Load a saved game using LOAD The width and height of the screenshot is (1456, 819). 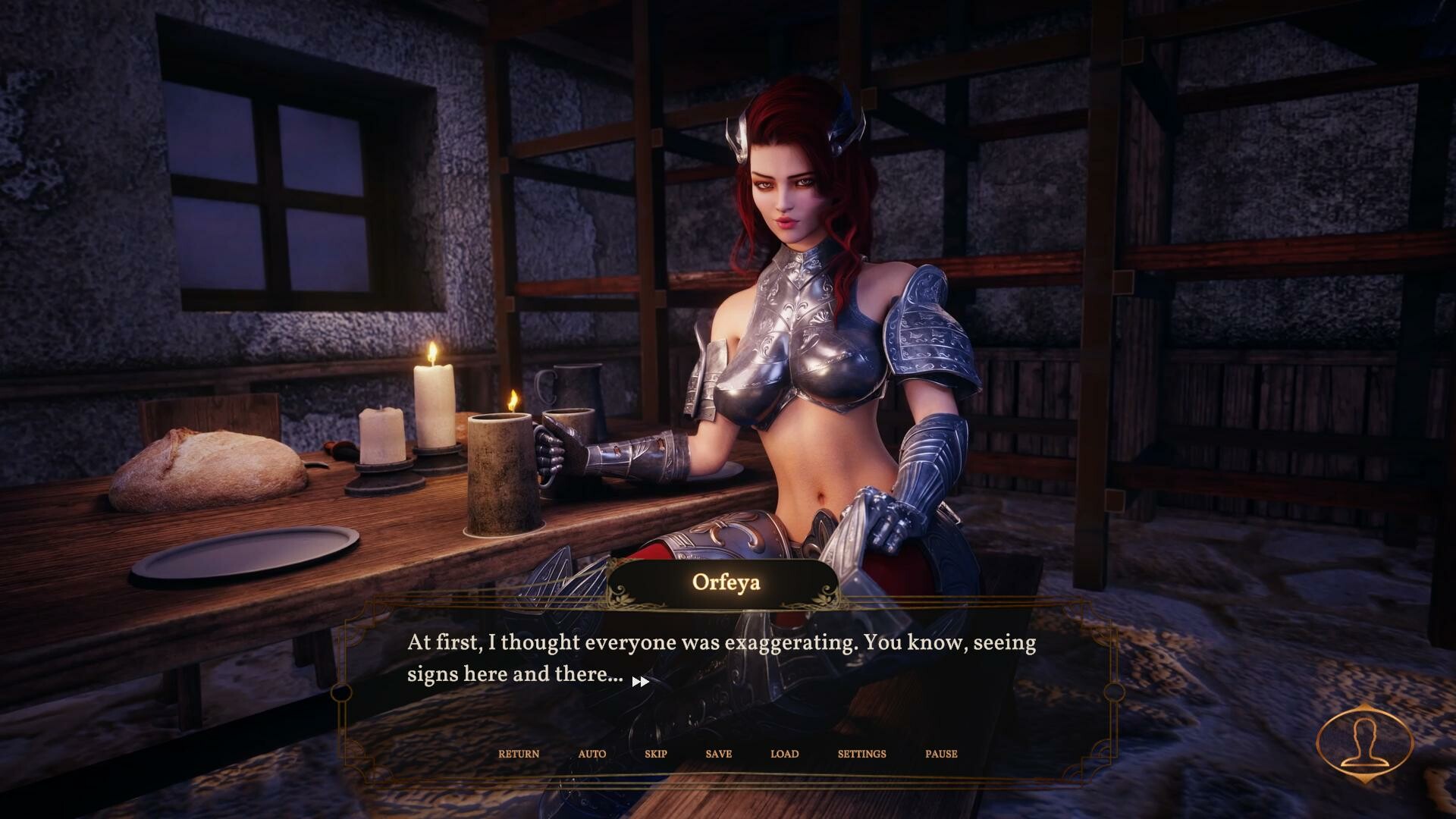point(785,754)
